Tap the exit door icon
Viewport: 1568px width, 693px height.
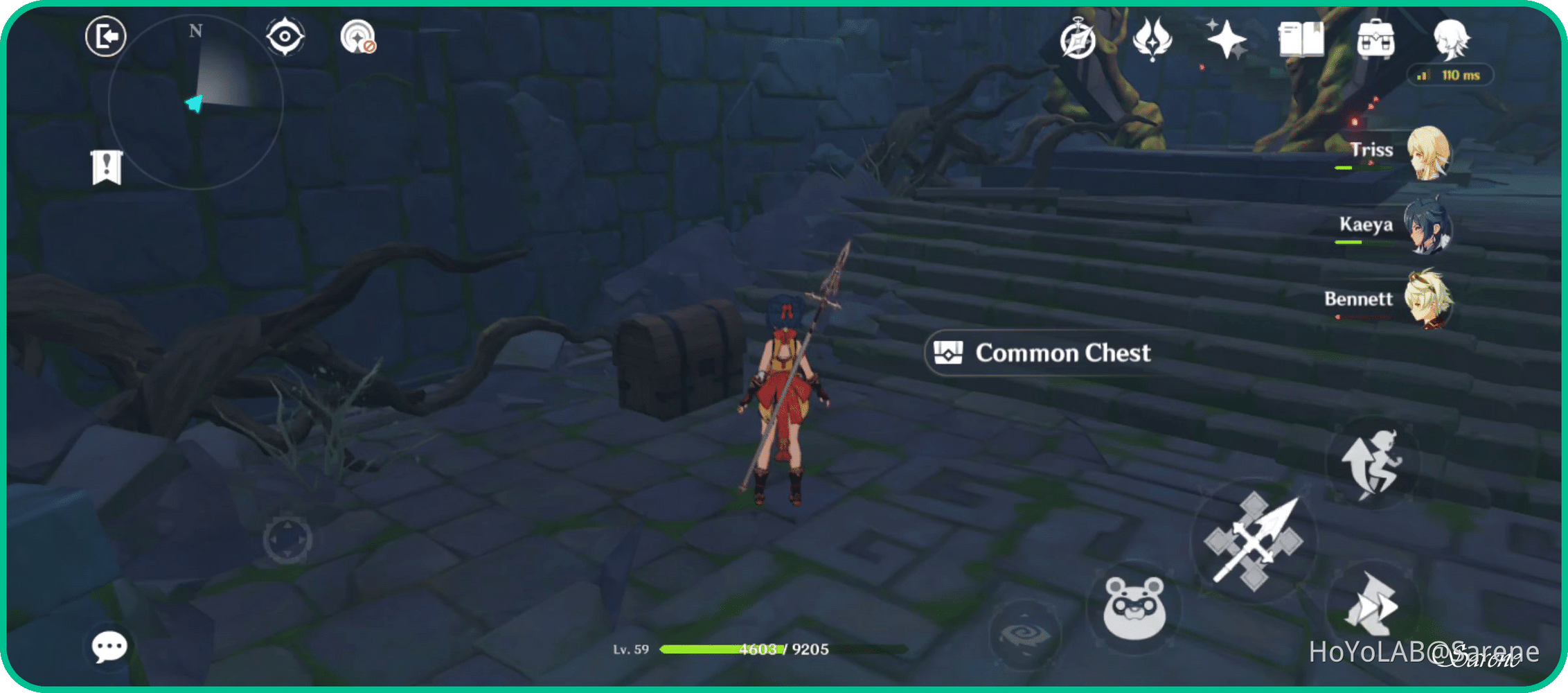[105, 36]
